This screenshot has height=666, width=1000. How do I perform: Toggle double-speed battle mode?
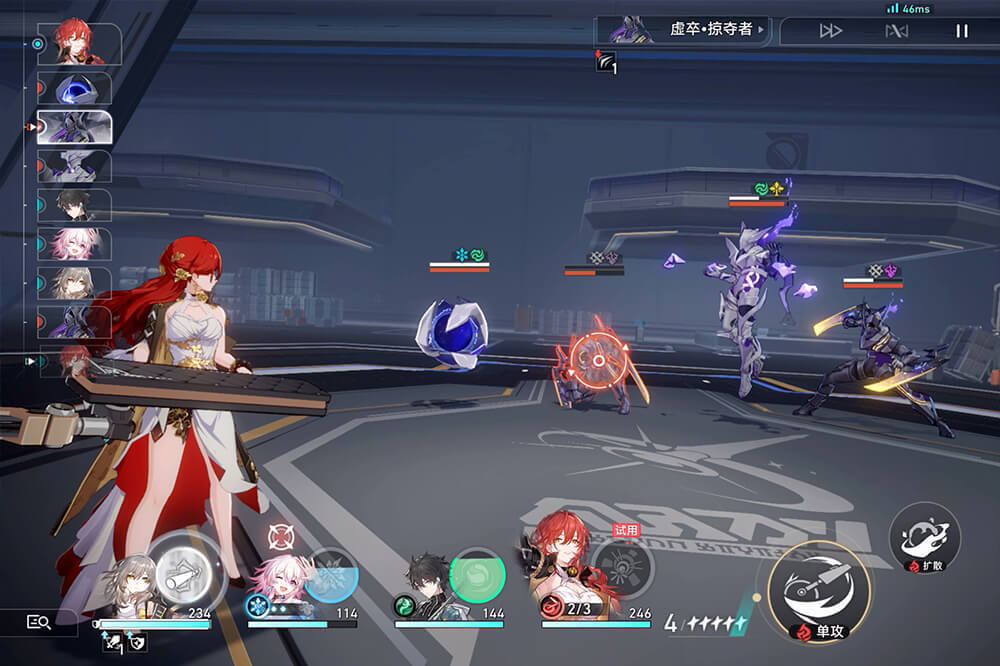point(830,31)
